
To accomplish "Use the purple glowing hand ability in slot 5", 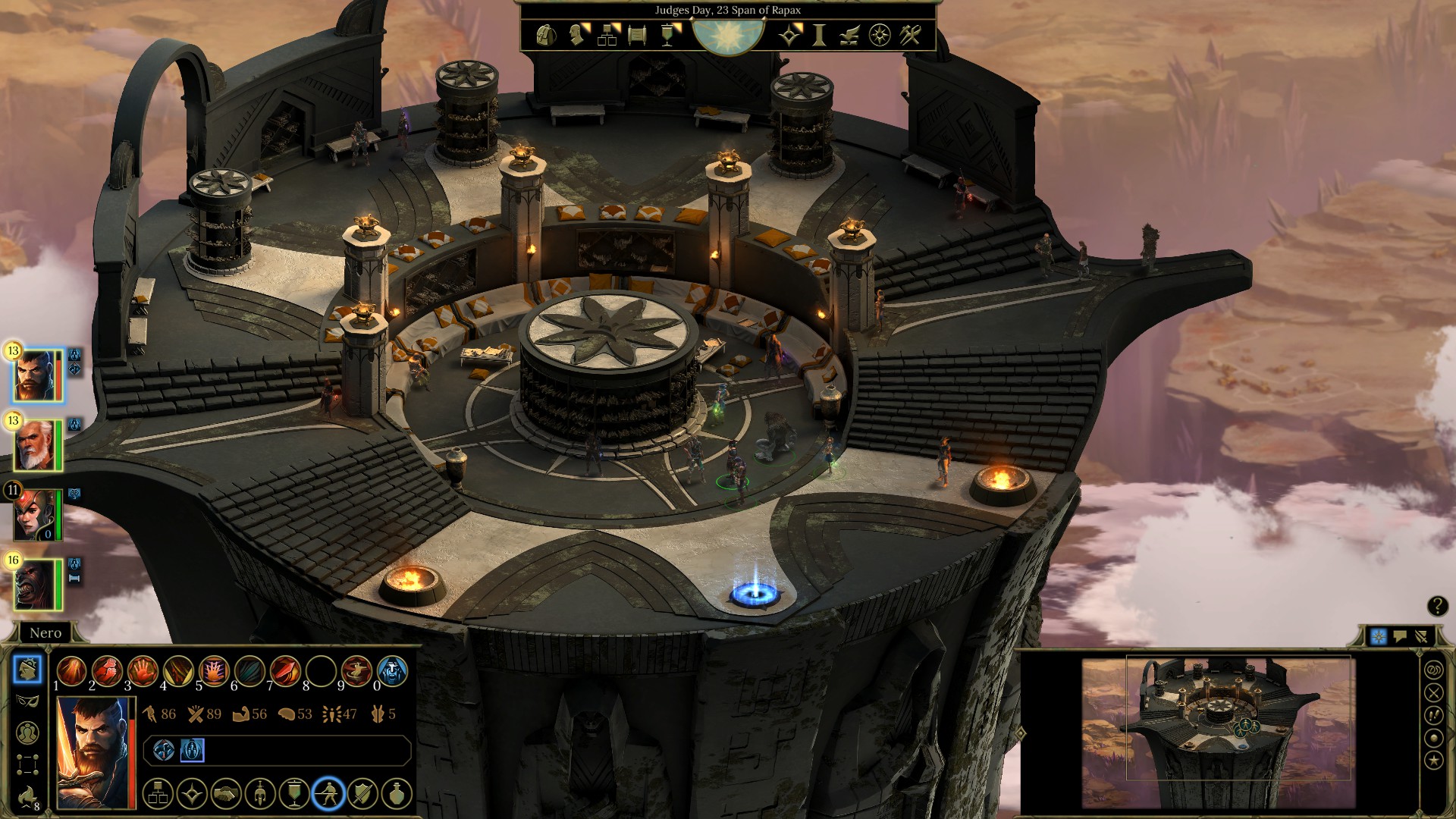I will click(214, 671).
